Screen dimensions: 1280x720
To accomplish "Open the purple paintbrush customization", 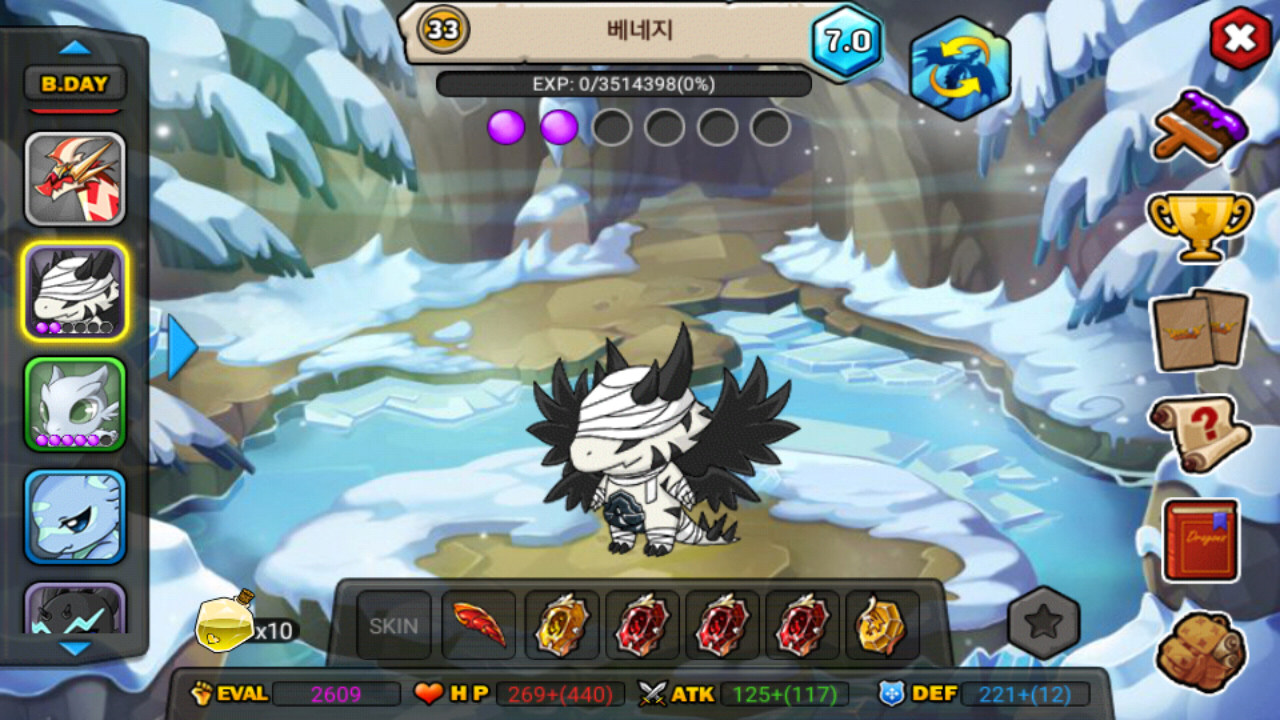I will point(1200,125).
